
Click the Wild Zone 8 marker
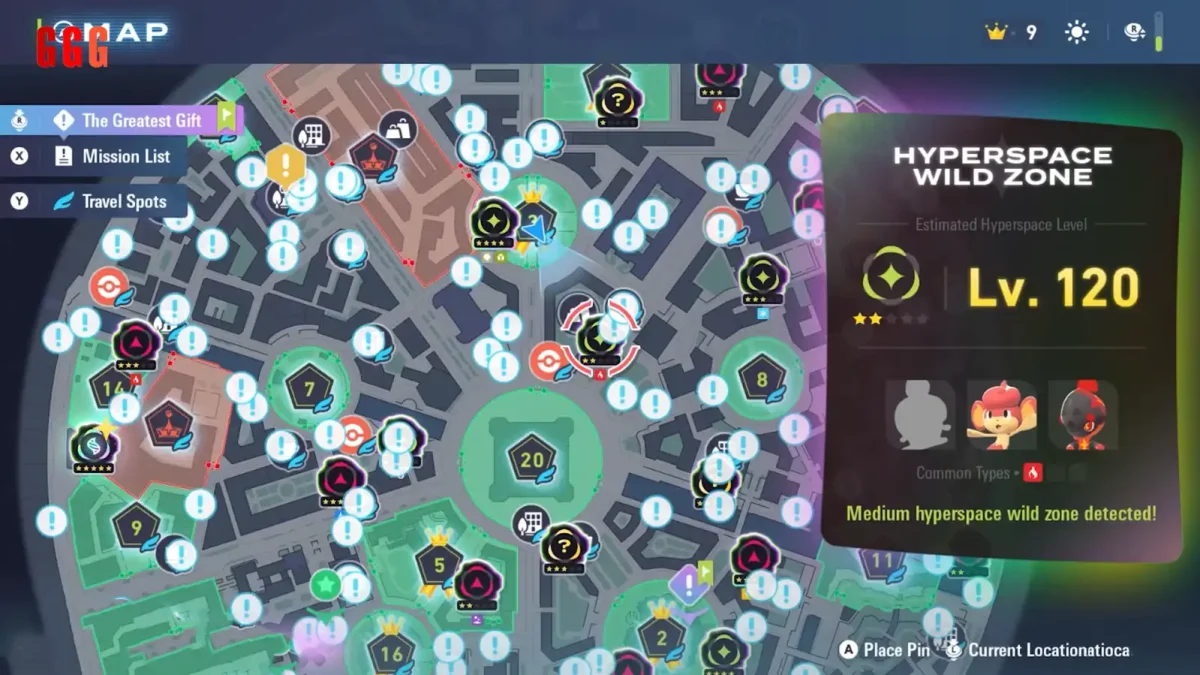pyautogui.click(x=761, y=379)
